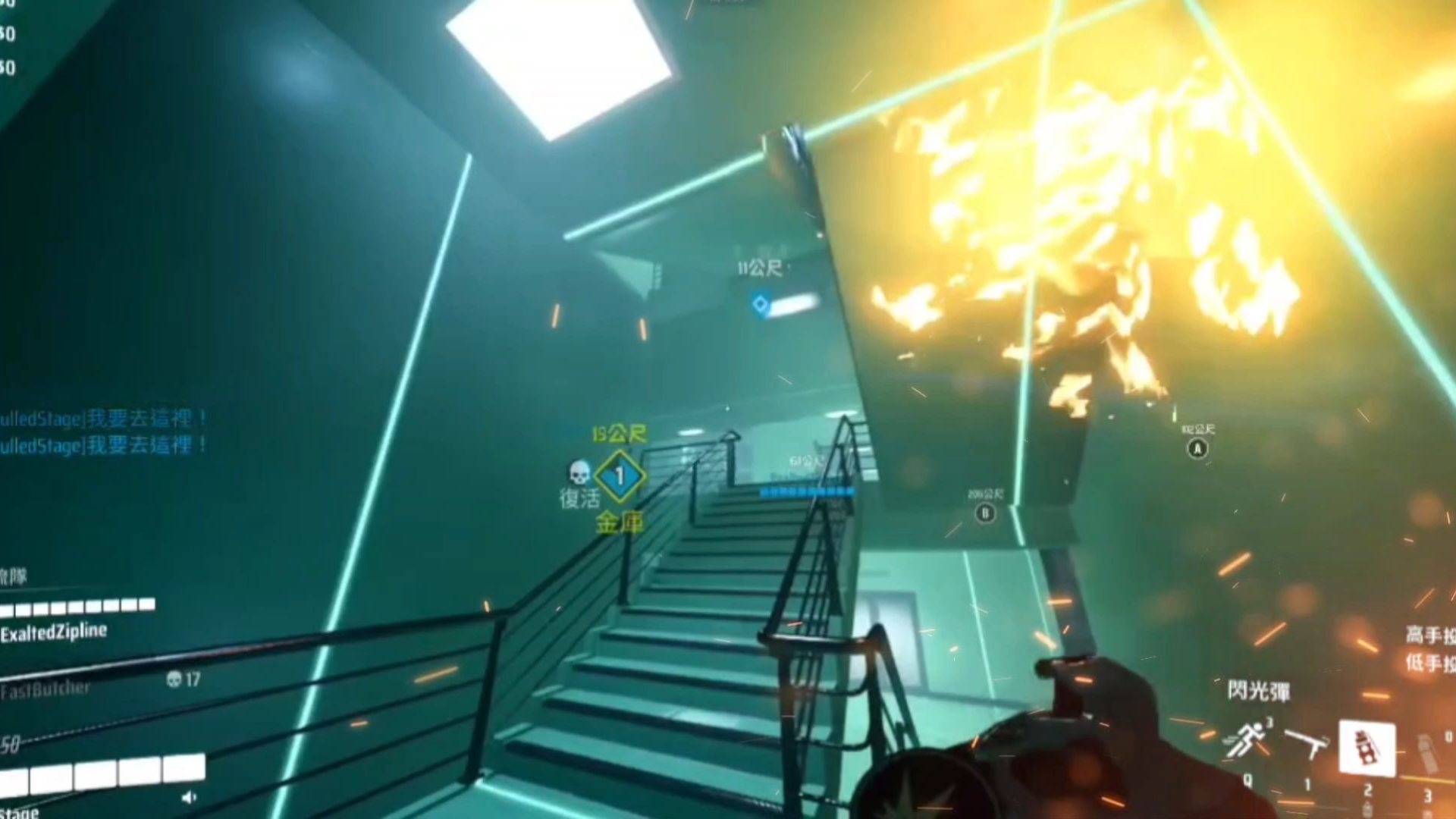Image resolution: width=1456 pixels, height=819 pixels.
Task: Select teammate ExaltedZipline in squad list
Action: (x=54, y=632)
